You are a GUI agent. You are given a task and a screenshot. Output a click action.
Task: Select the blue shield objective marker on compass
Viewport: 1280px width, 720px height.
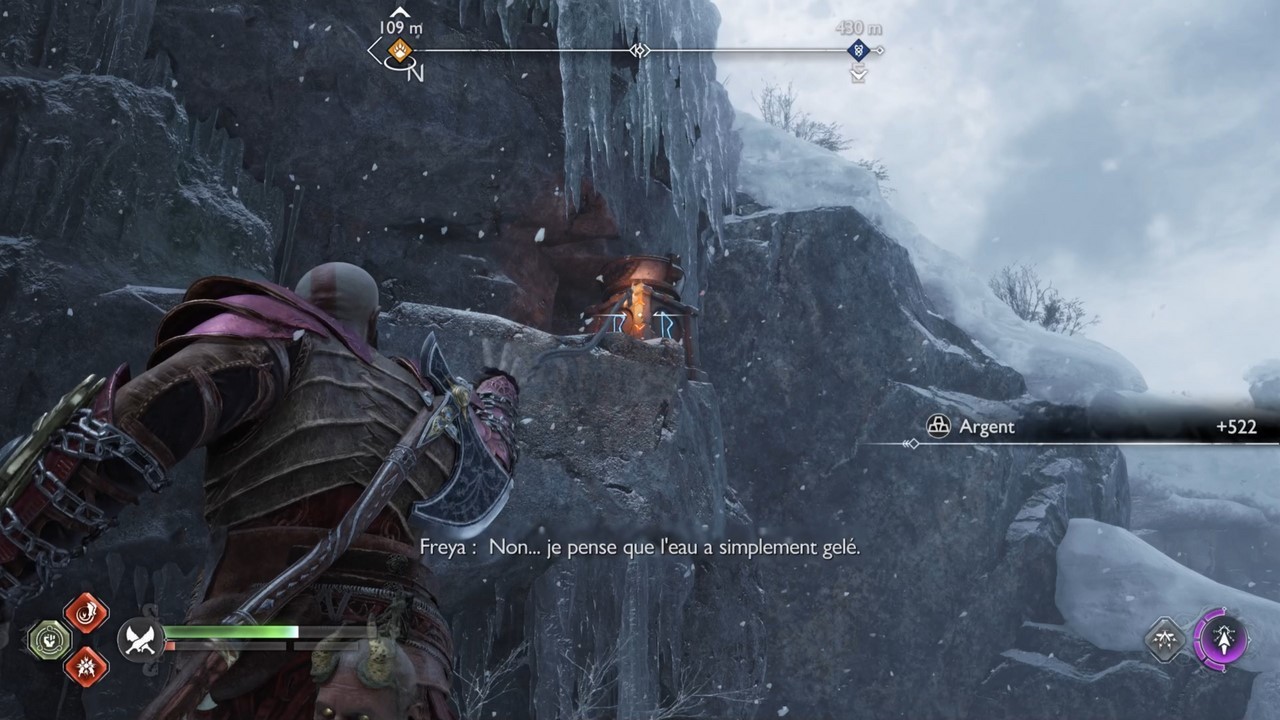(858, 51)
